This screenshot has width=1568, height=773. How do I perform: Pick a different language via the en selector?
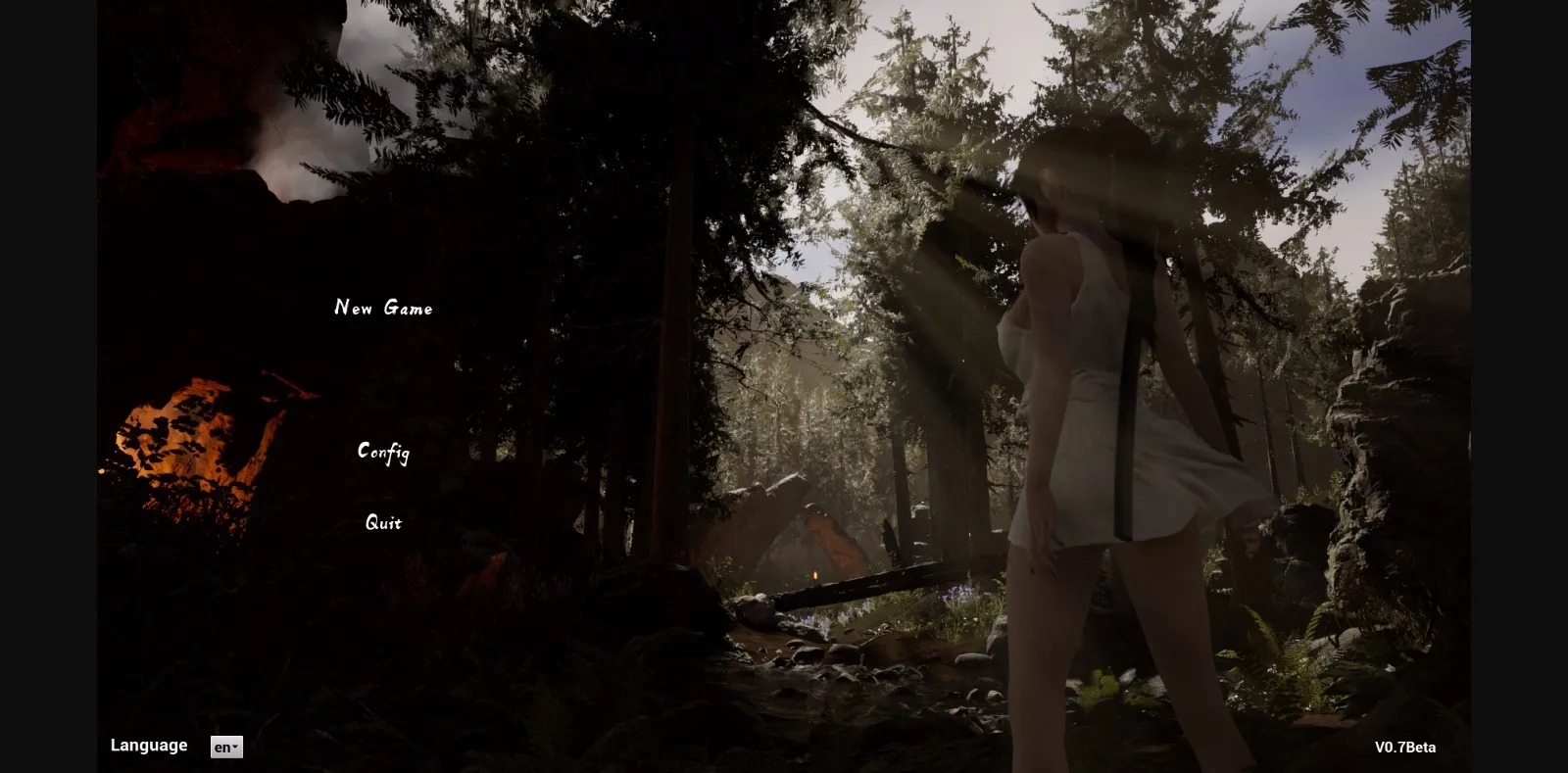pyautogui.click(x=225, y=747)
